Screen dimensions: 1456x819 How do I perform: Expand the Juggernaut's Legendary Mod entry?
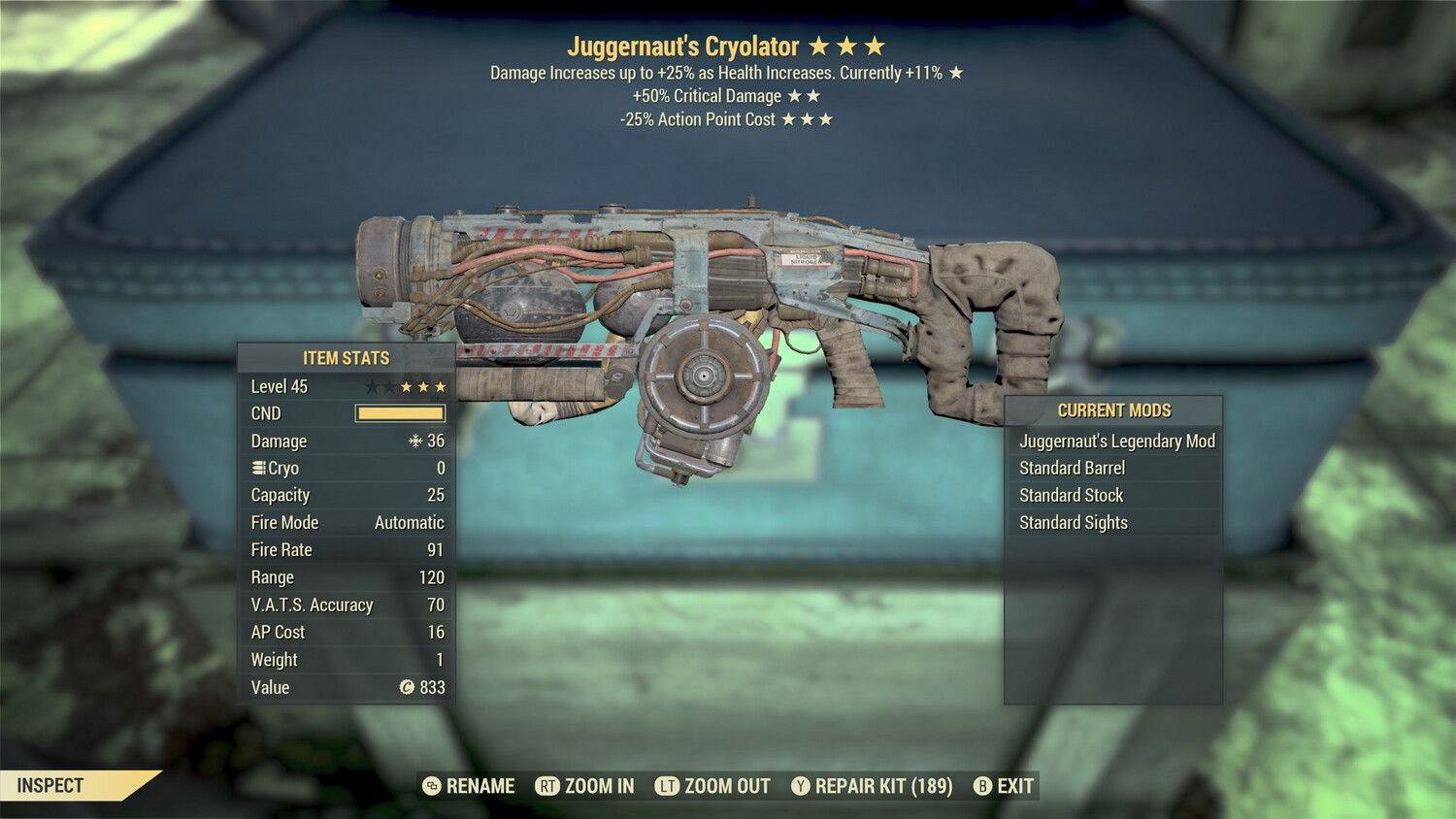click(1116, 441)
